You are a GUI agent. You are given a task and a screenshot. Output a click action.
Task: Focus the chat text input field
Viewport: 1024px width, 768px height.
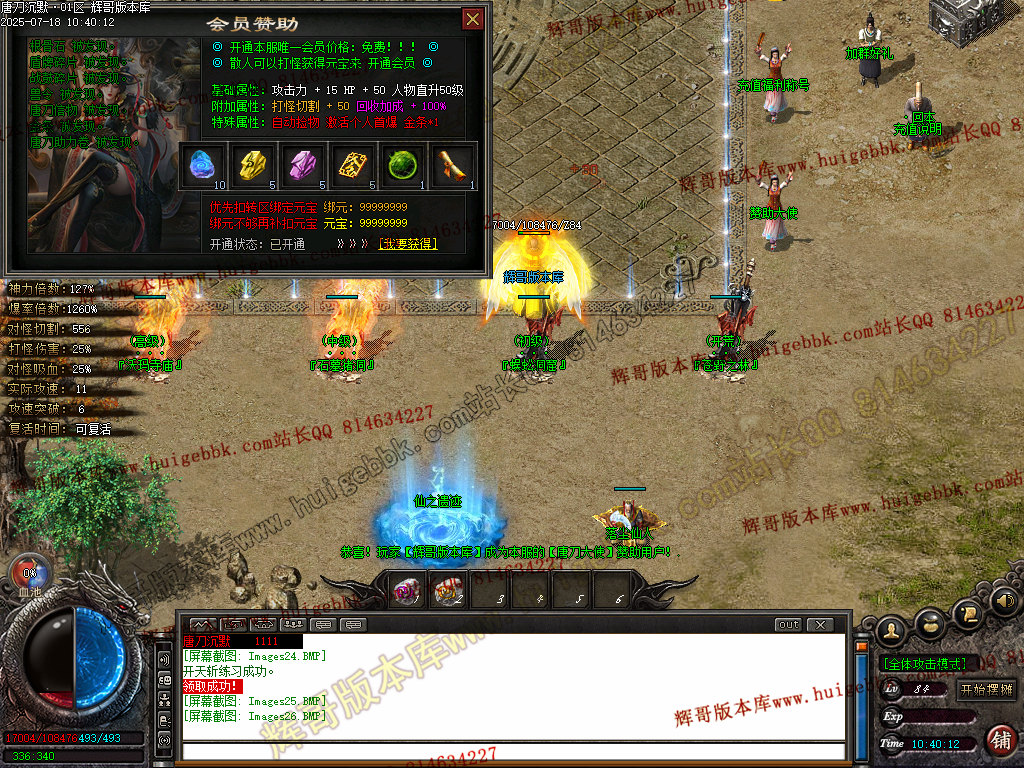pos(510,751)
